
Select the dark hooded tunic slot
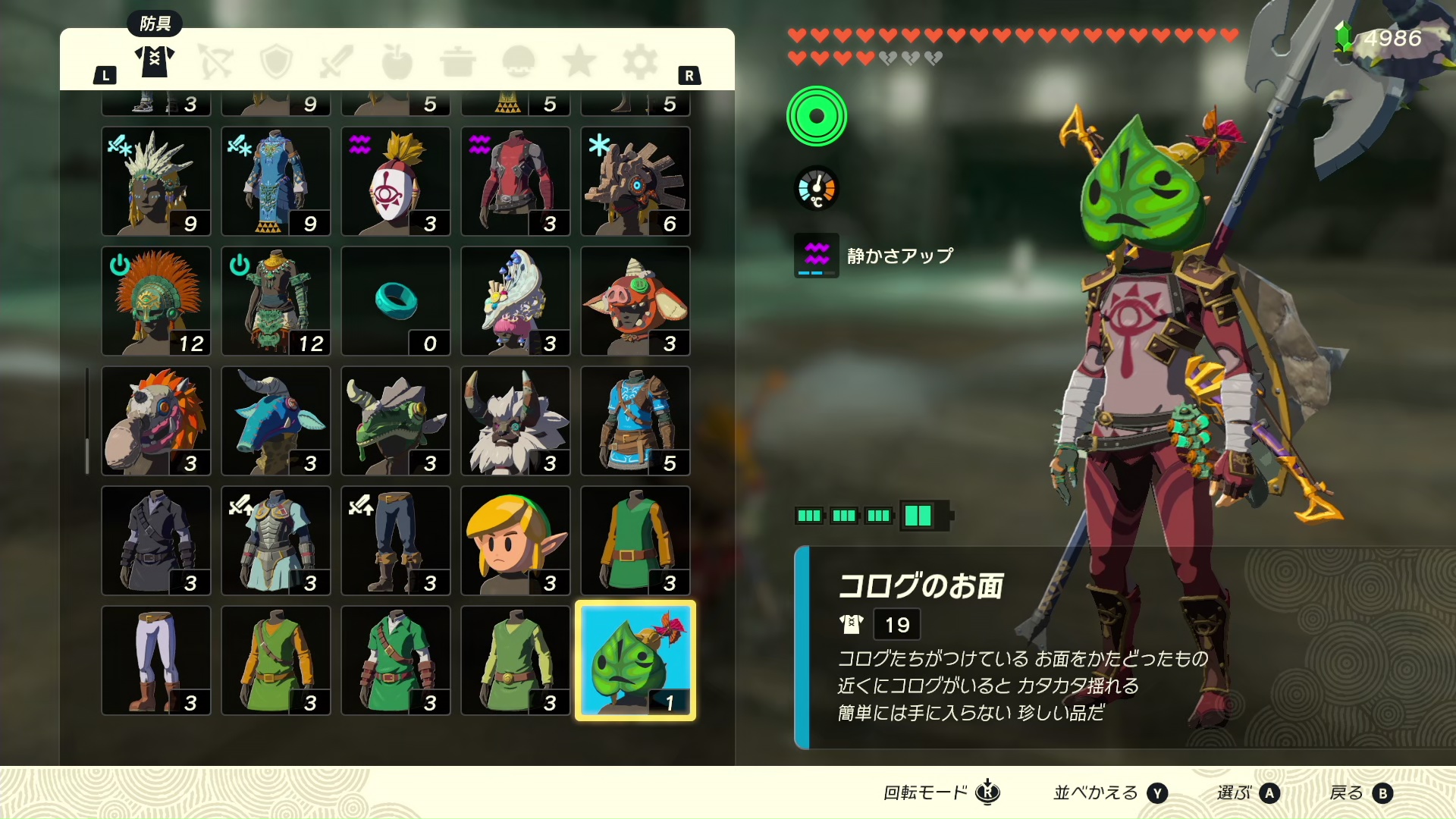[x=156, y=541]
